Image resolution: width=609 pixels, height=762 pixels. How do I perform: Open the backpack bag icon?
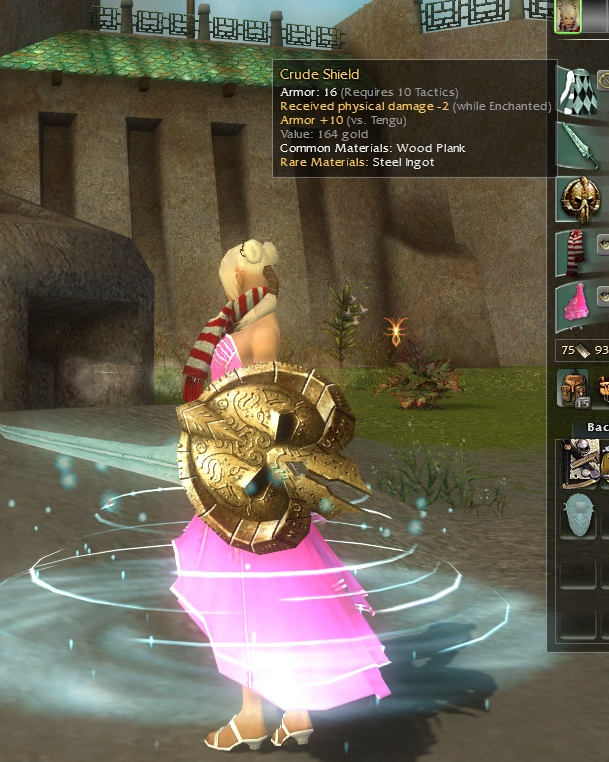click(x=573, y=388)
